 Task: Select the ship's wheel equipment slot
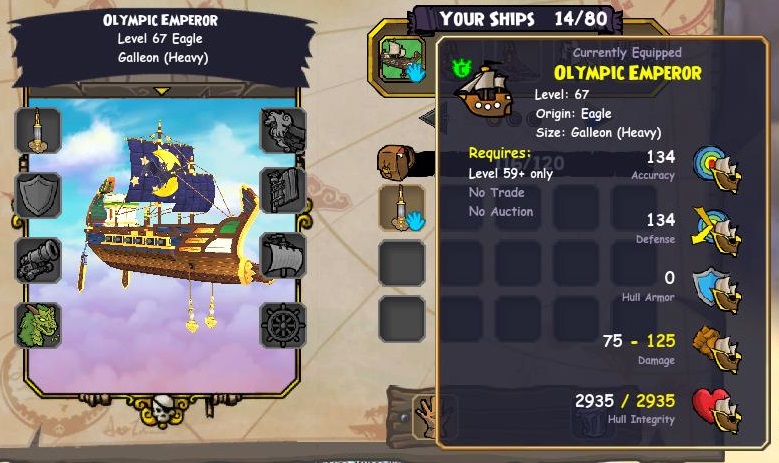pyautogui.click(x=282, y=326)
